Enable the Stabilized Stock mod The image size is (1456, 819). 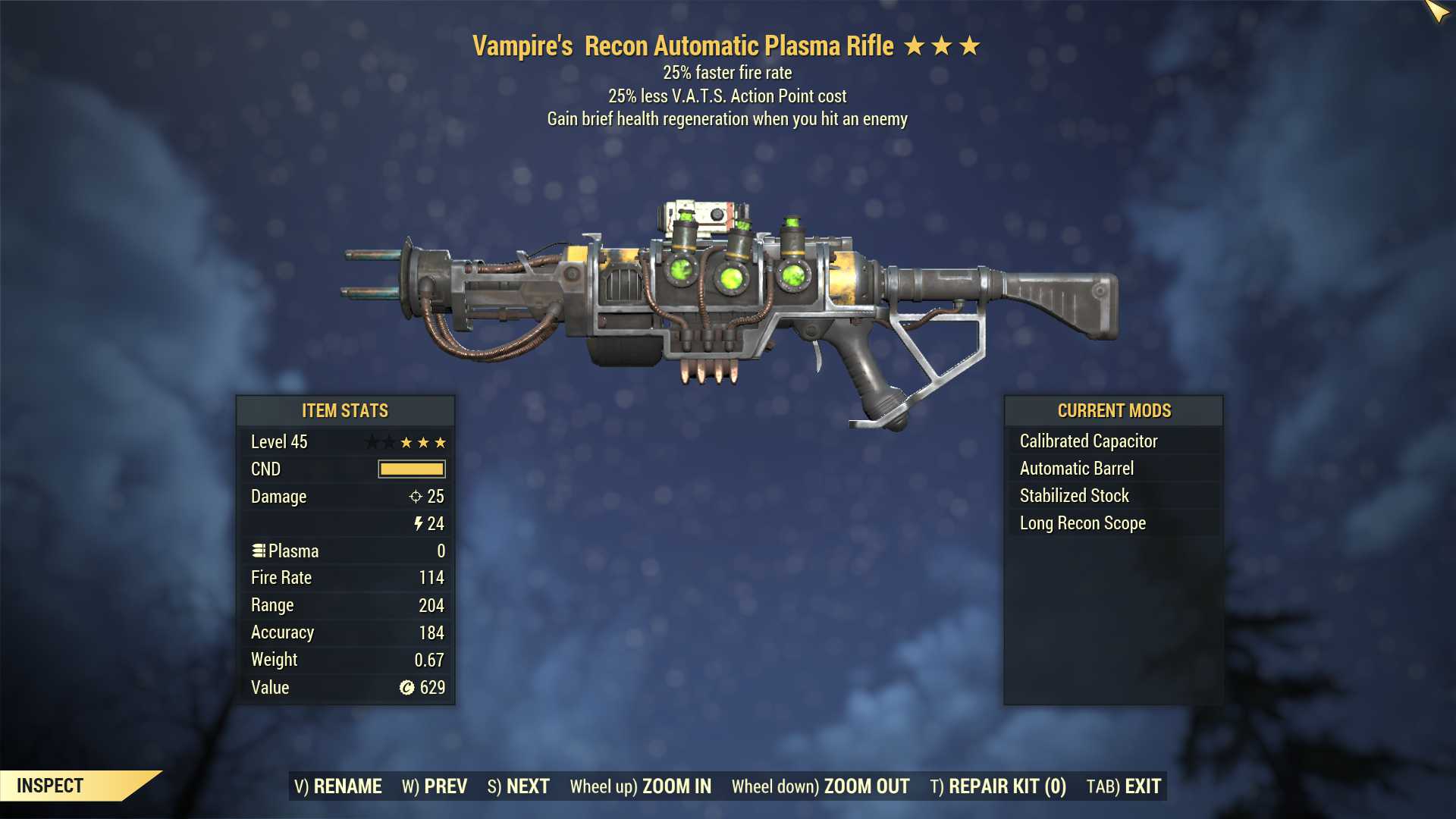1074,495
